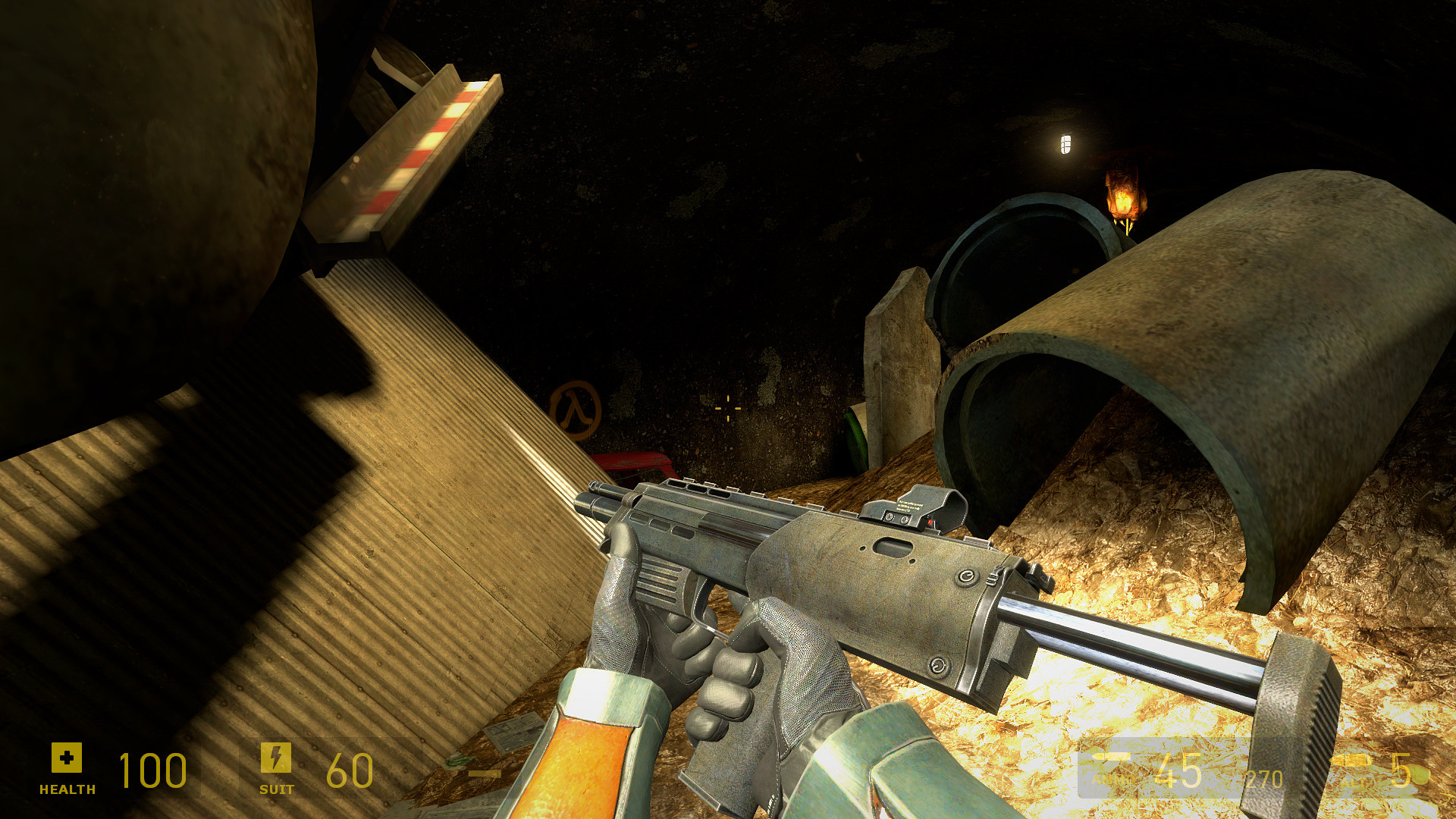Click the grenade icon next to ALT ammo
Viewport: 1456px width, 819px height.
[1351, 760]
